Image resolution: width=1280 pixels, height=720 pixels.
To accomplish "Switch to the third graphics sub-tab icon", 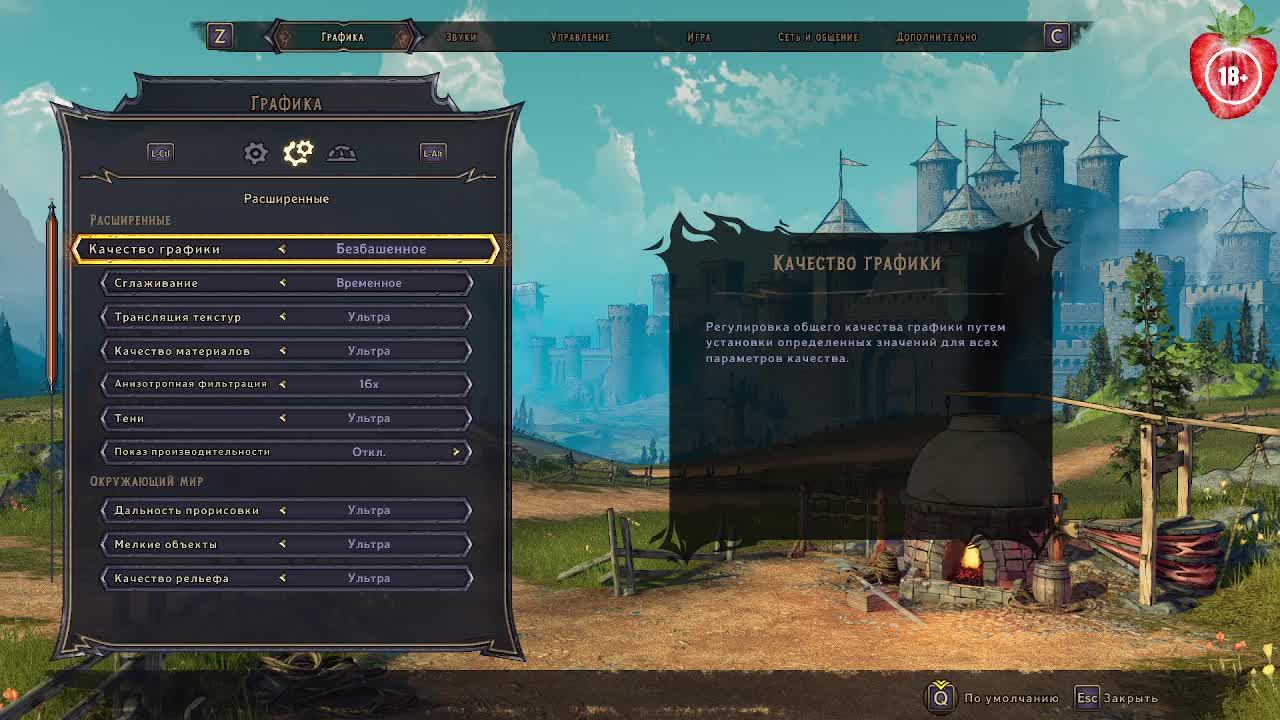I will tap(341, 153).
